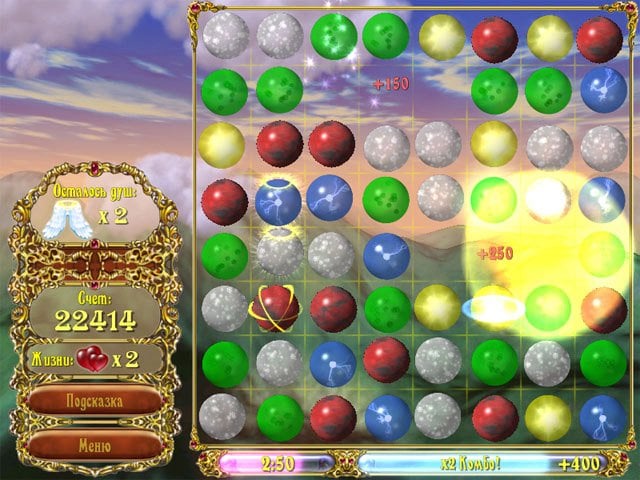
Task: Open the Меню button
Action: click(x=95, y=444)
